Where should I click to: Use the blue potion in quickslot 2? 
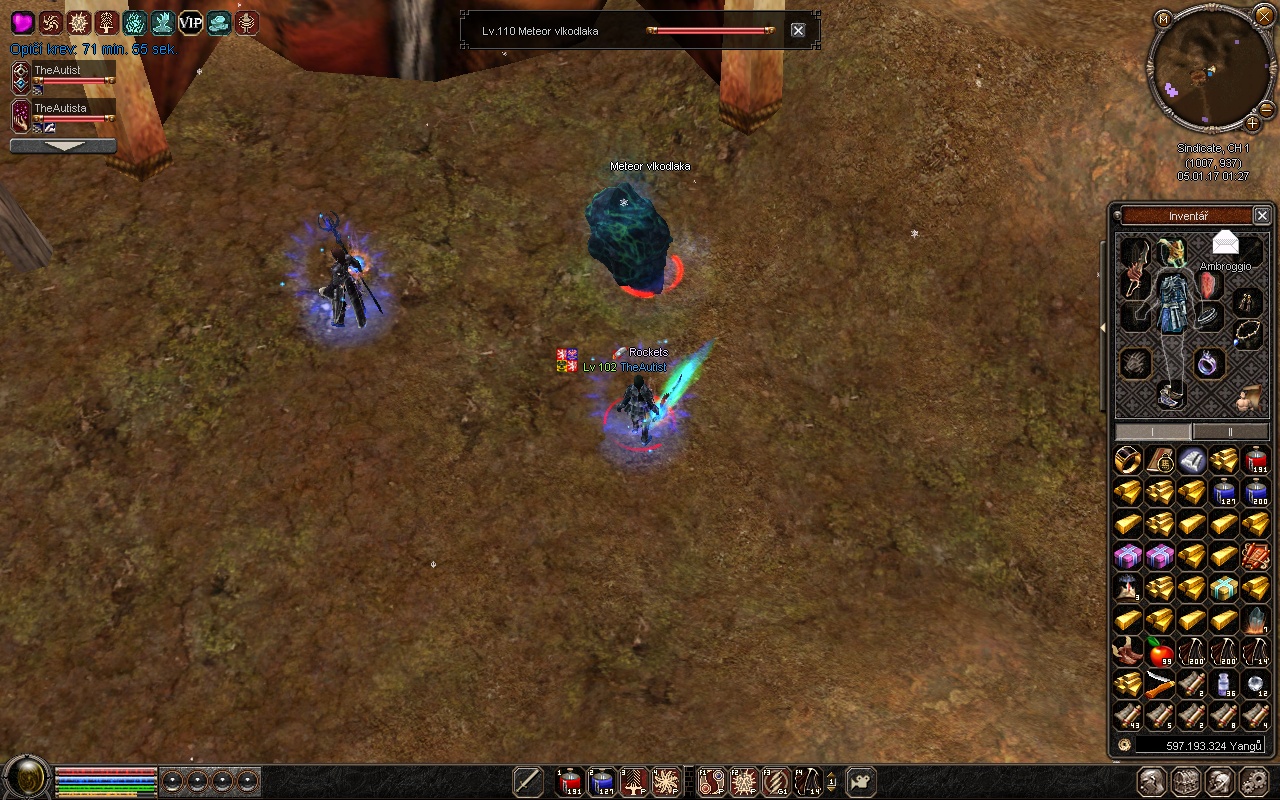tap(602, 781)
